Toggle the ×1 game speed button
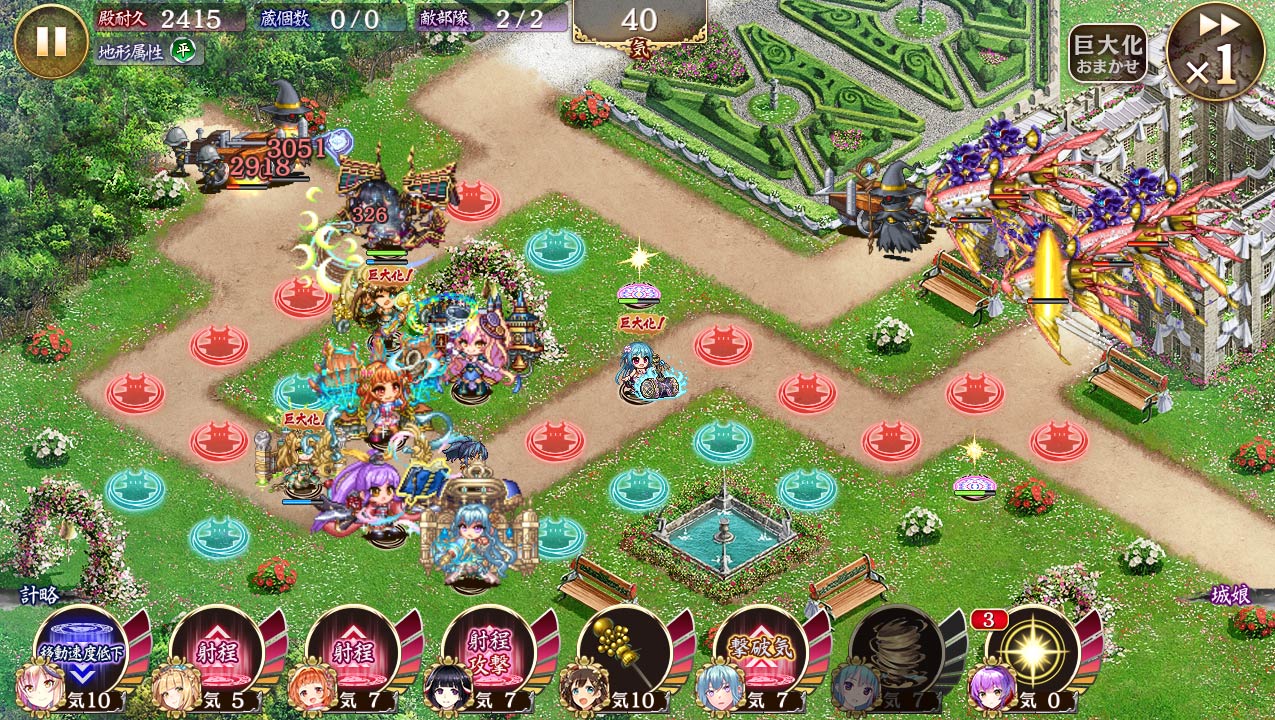The image size is (1275, 720). [1215, 52]
